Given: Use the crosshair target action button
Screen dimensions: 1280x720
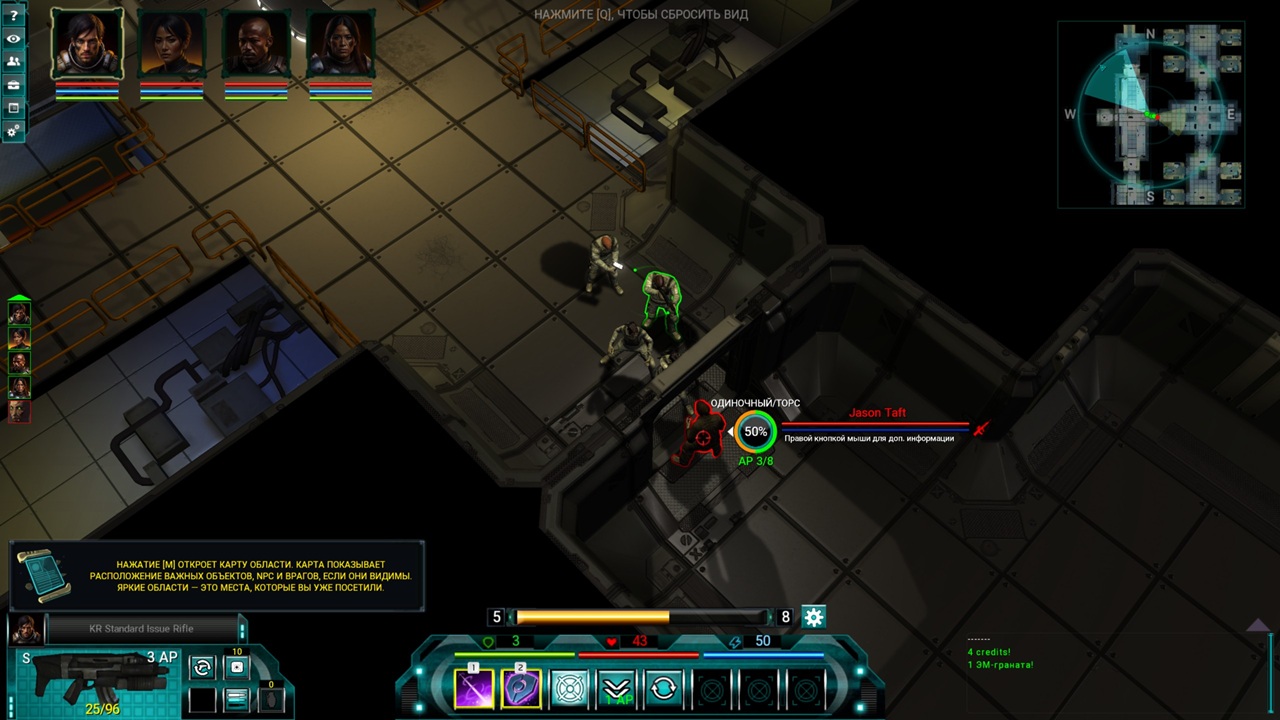Looking at the screenshot, I should [569, 689].
